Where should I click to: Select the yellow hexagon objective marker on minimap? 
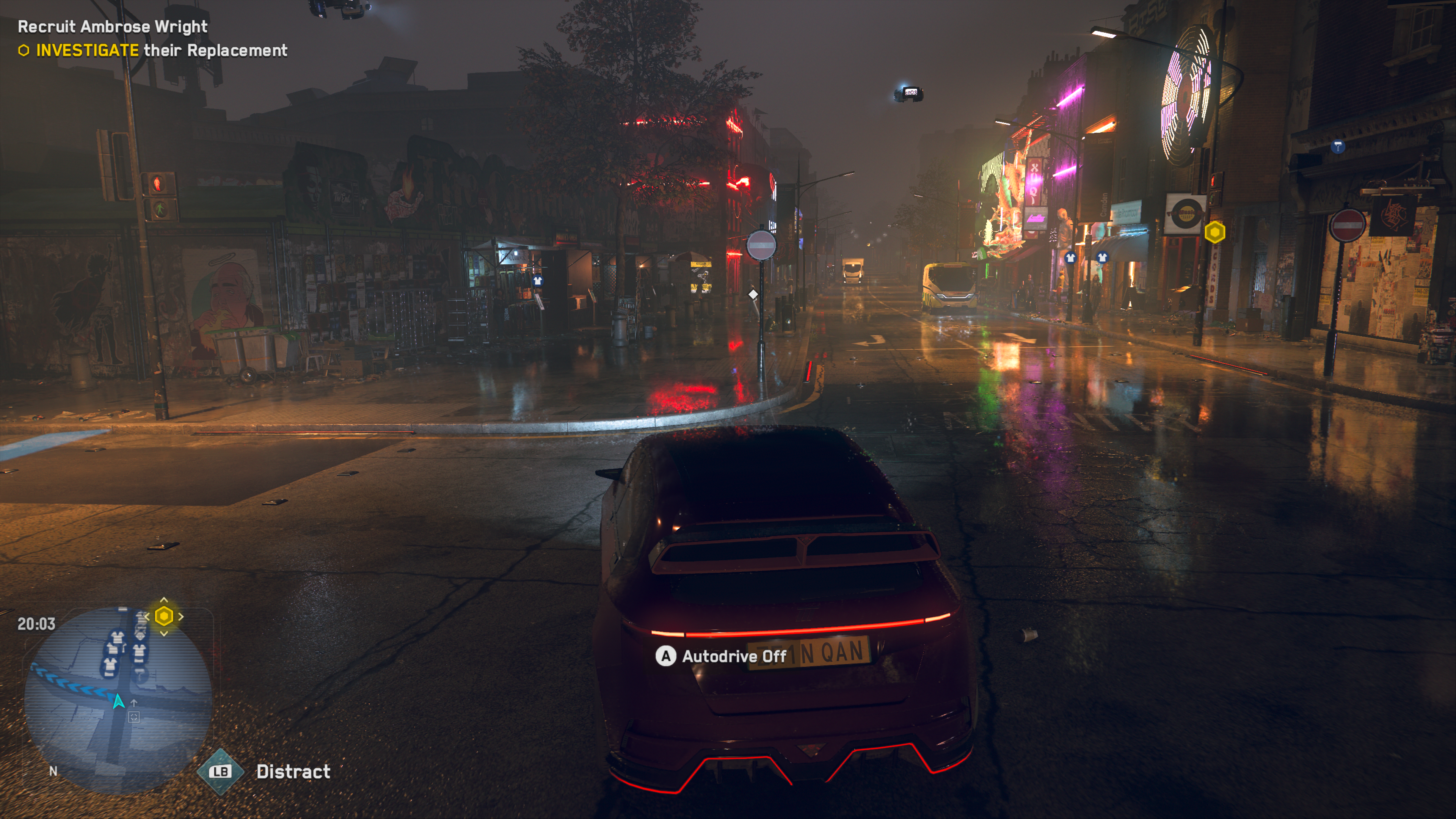click(x=164, y=616)
